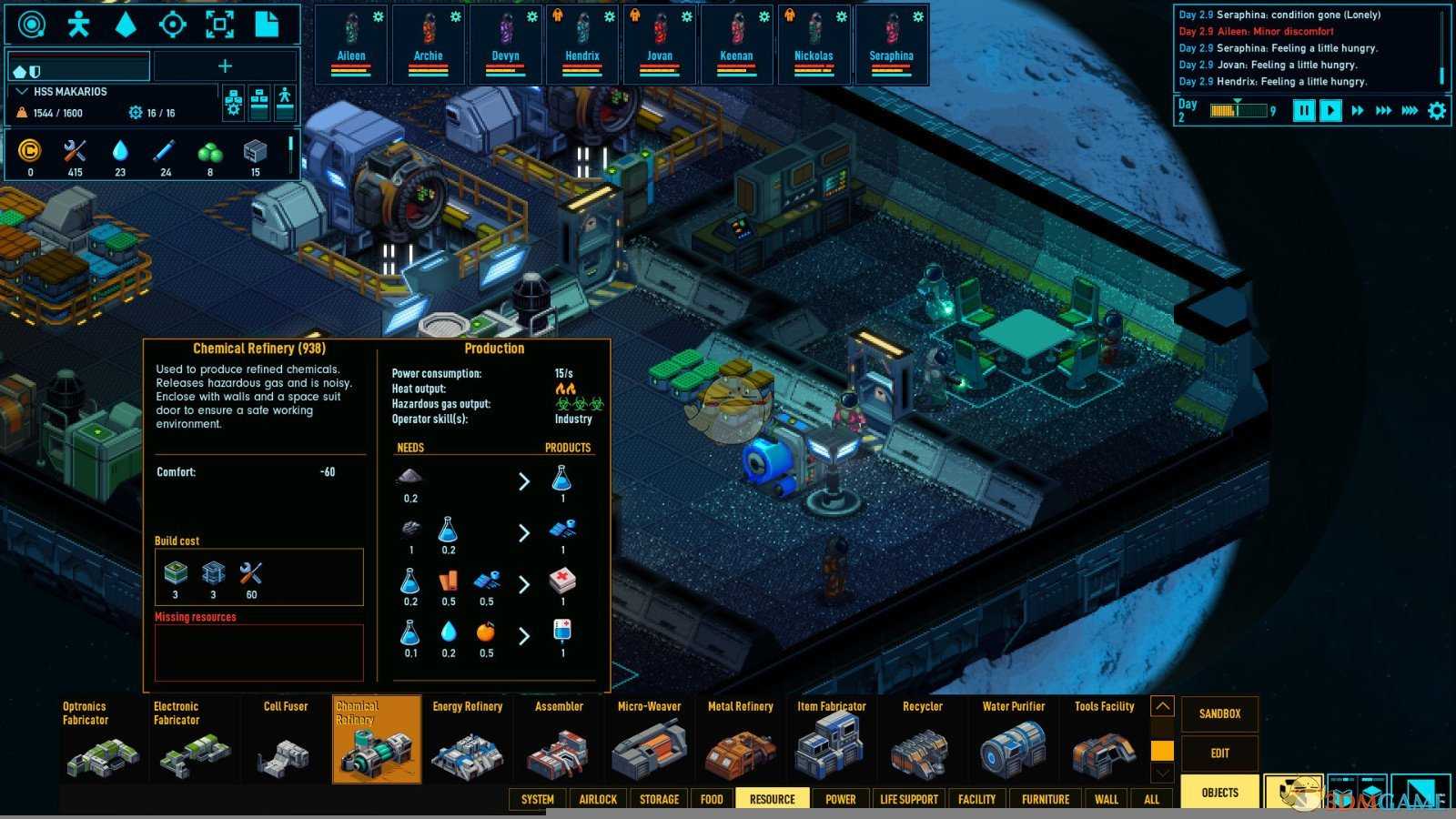Screen dimensions: 1456x819
Task: Open the LIFE SUPPORT category tab
Action: point(908,799)
